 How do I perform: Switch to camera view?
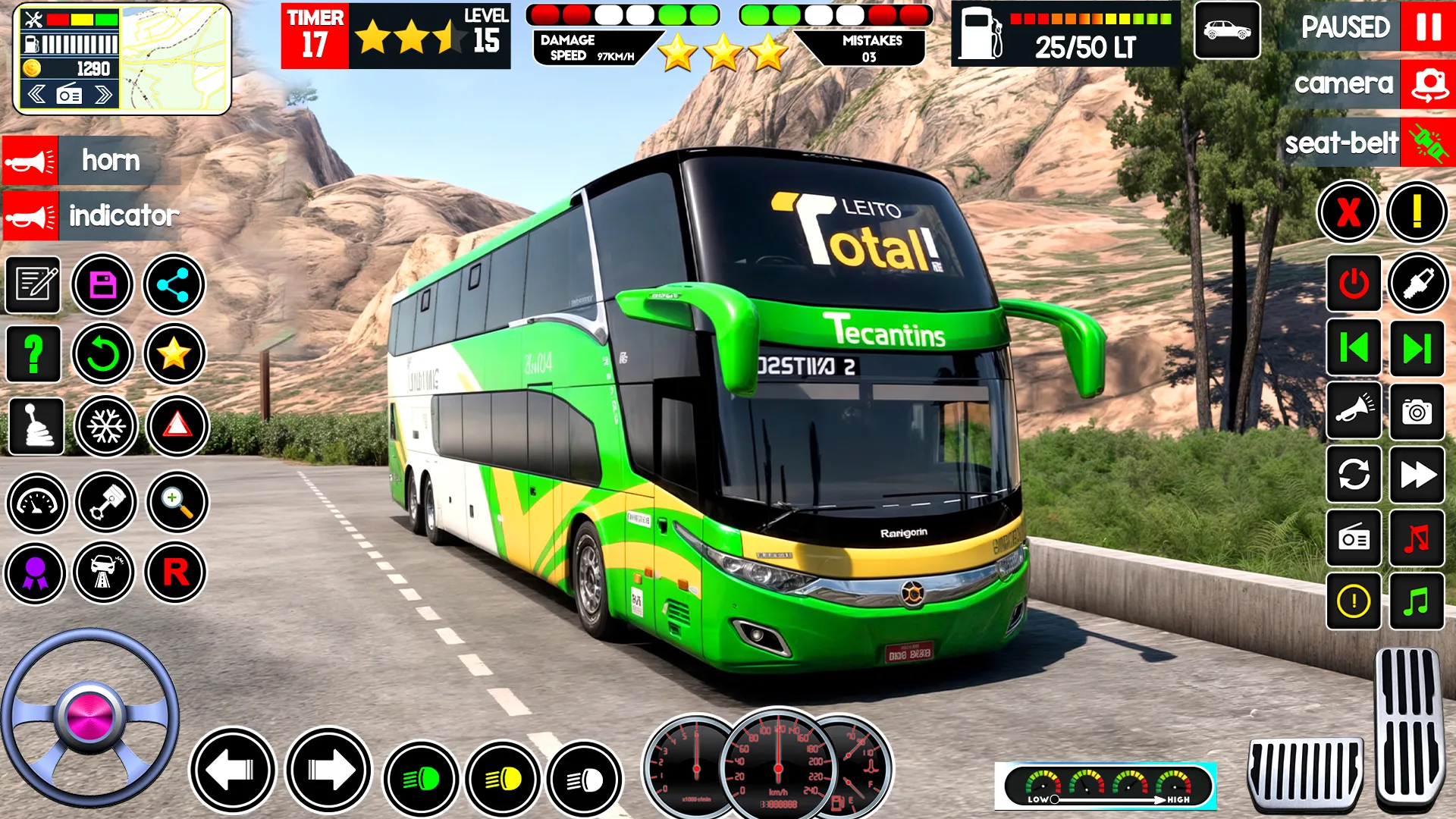tap(1429, 83)
